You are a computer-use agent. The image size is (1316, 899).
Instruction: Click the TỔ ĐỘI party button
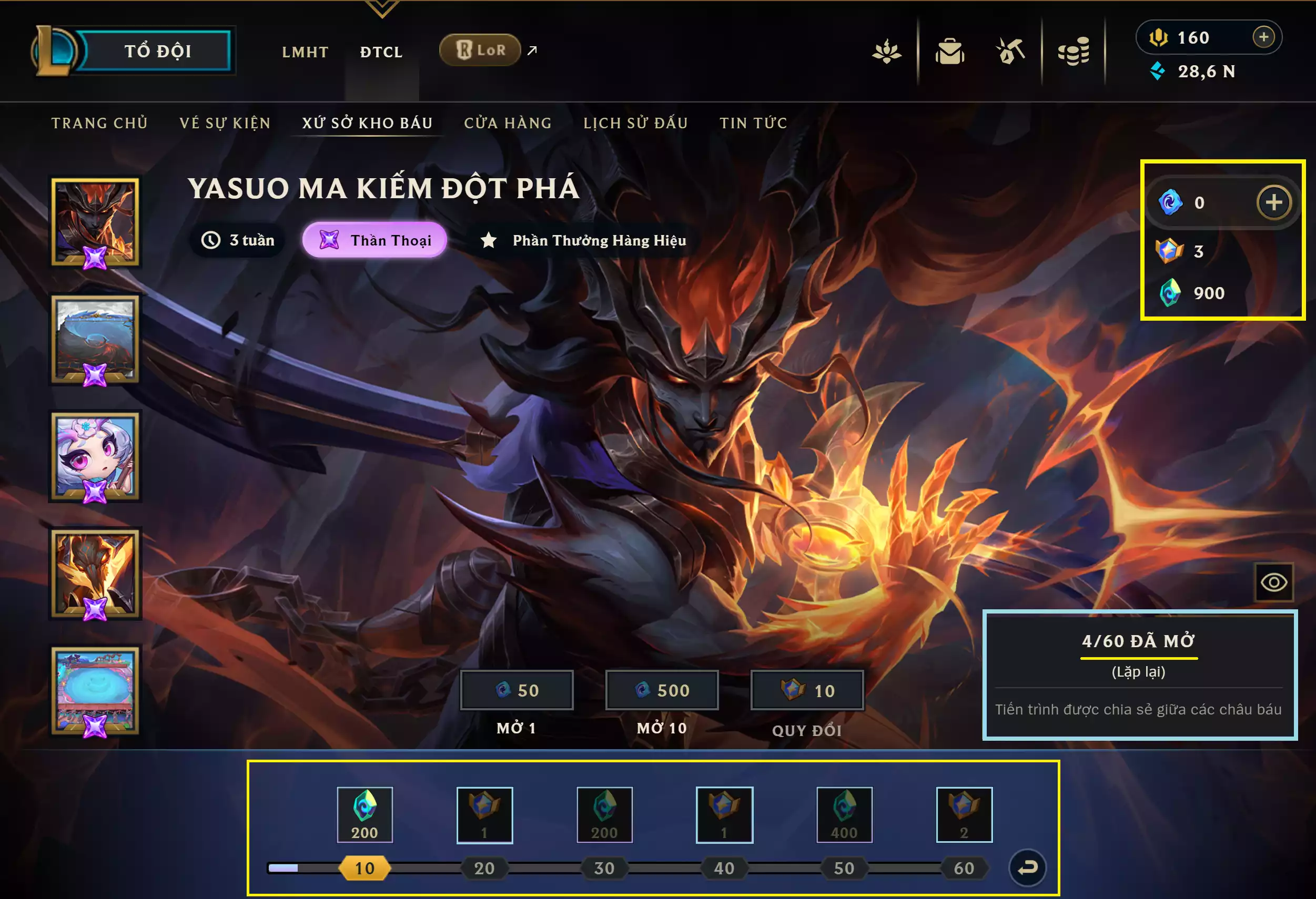pos(157,51)
